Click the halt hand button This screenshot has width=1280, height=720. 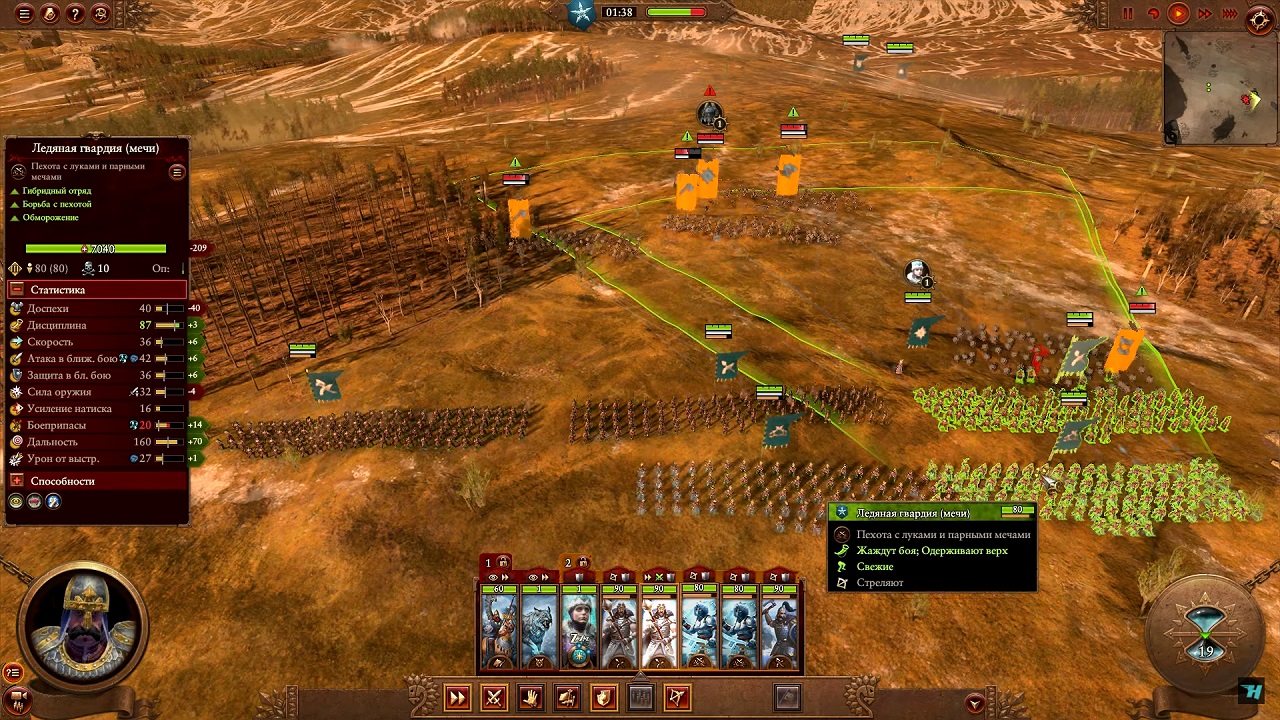point(531,697)
